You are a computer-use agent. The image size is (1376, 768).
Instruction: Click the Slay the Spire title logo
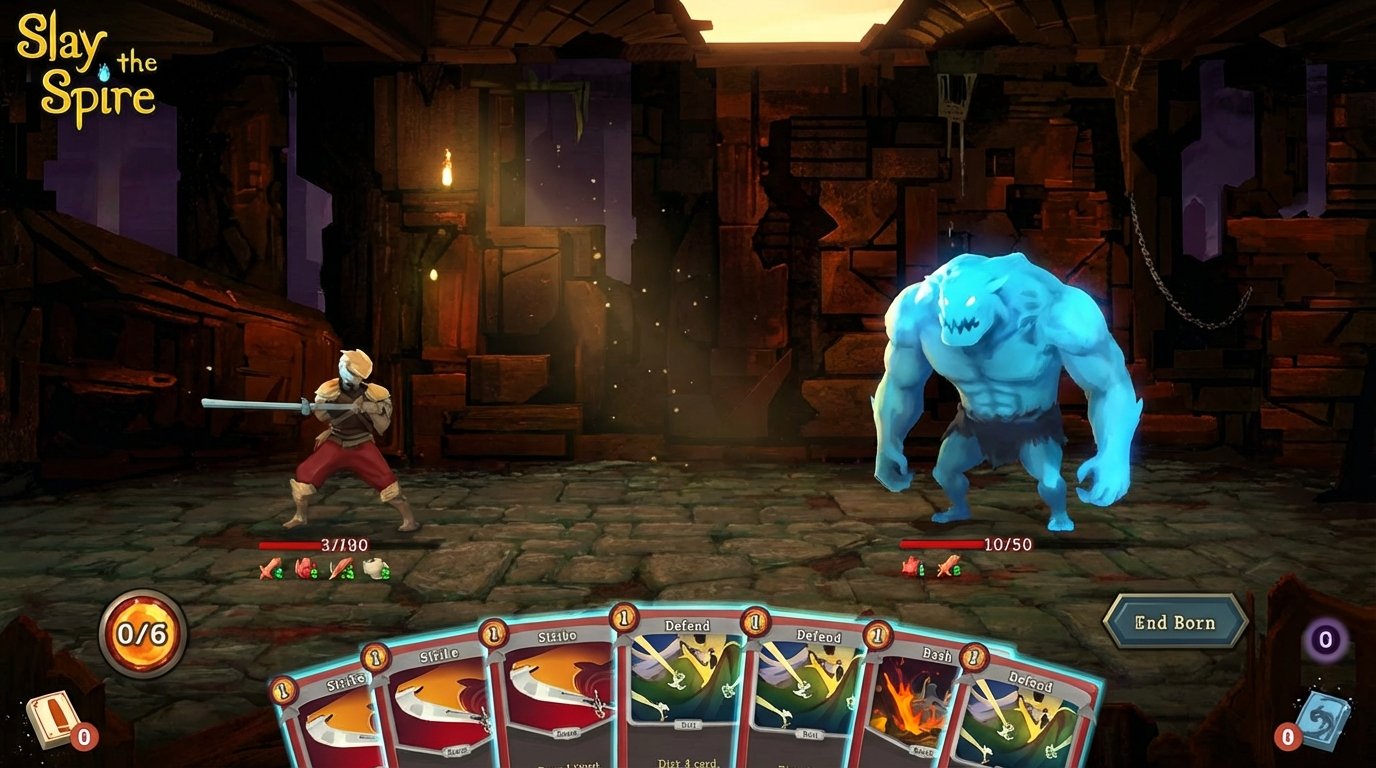85,62
